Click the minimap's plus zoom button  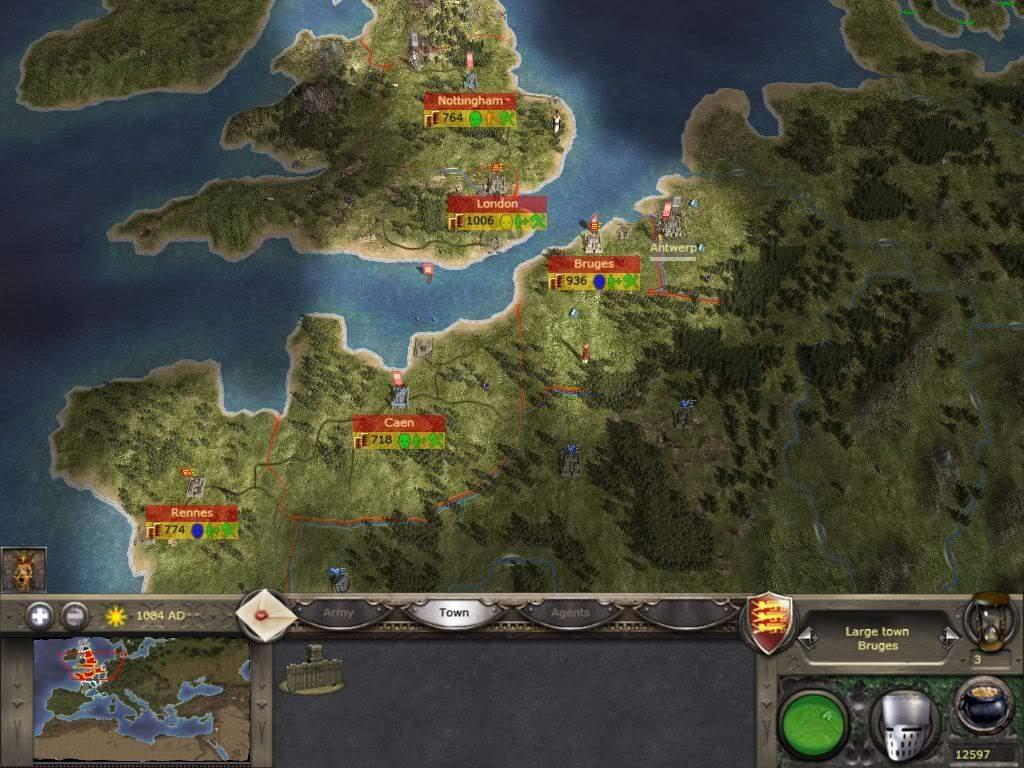pos(40,616)
